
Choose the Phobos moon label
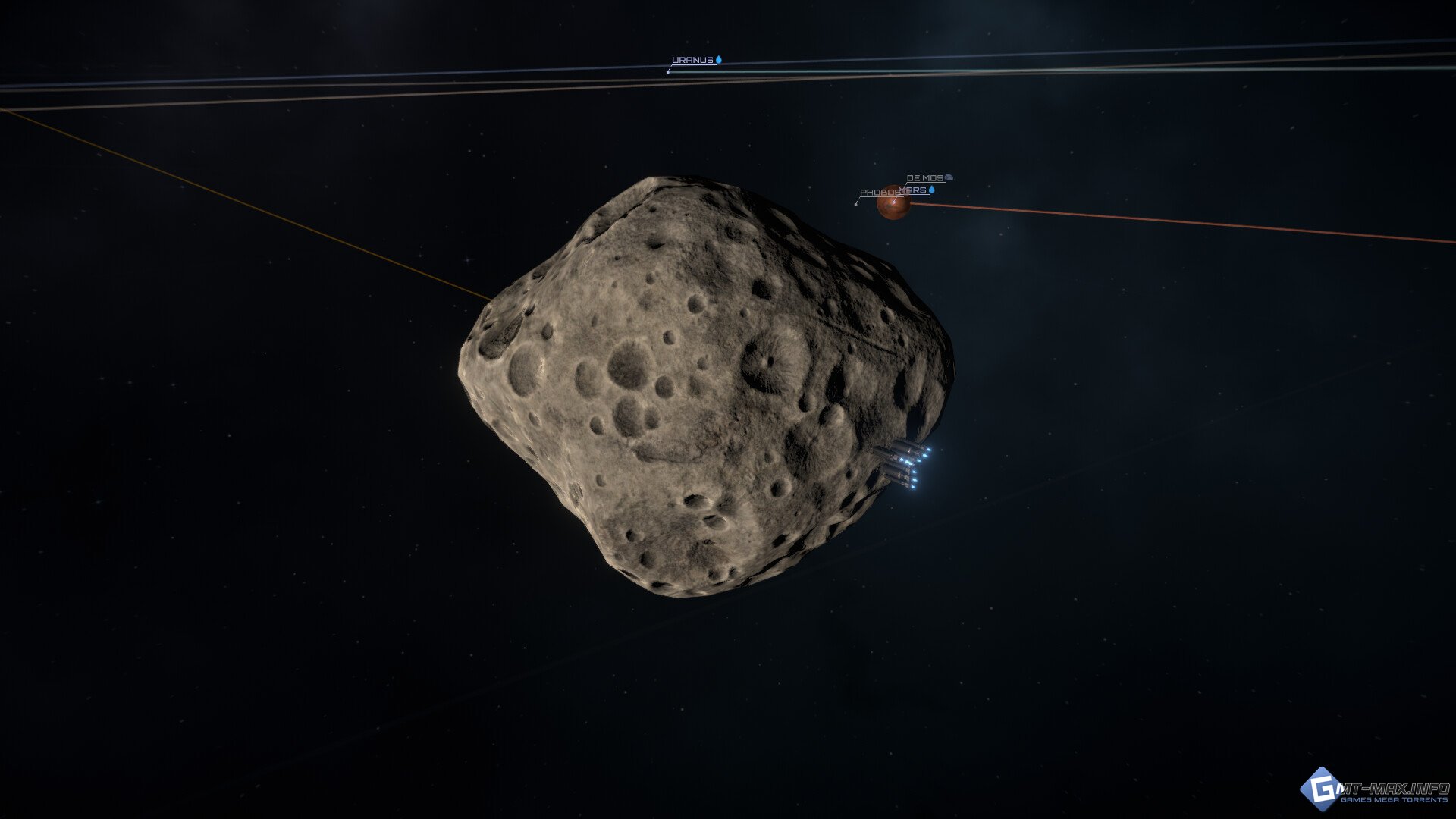(x=877, y=193)
